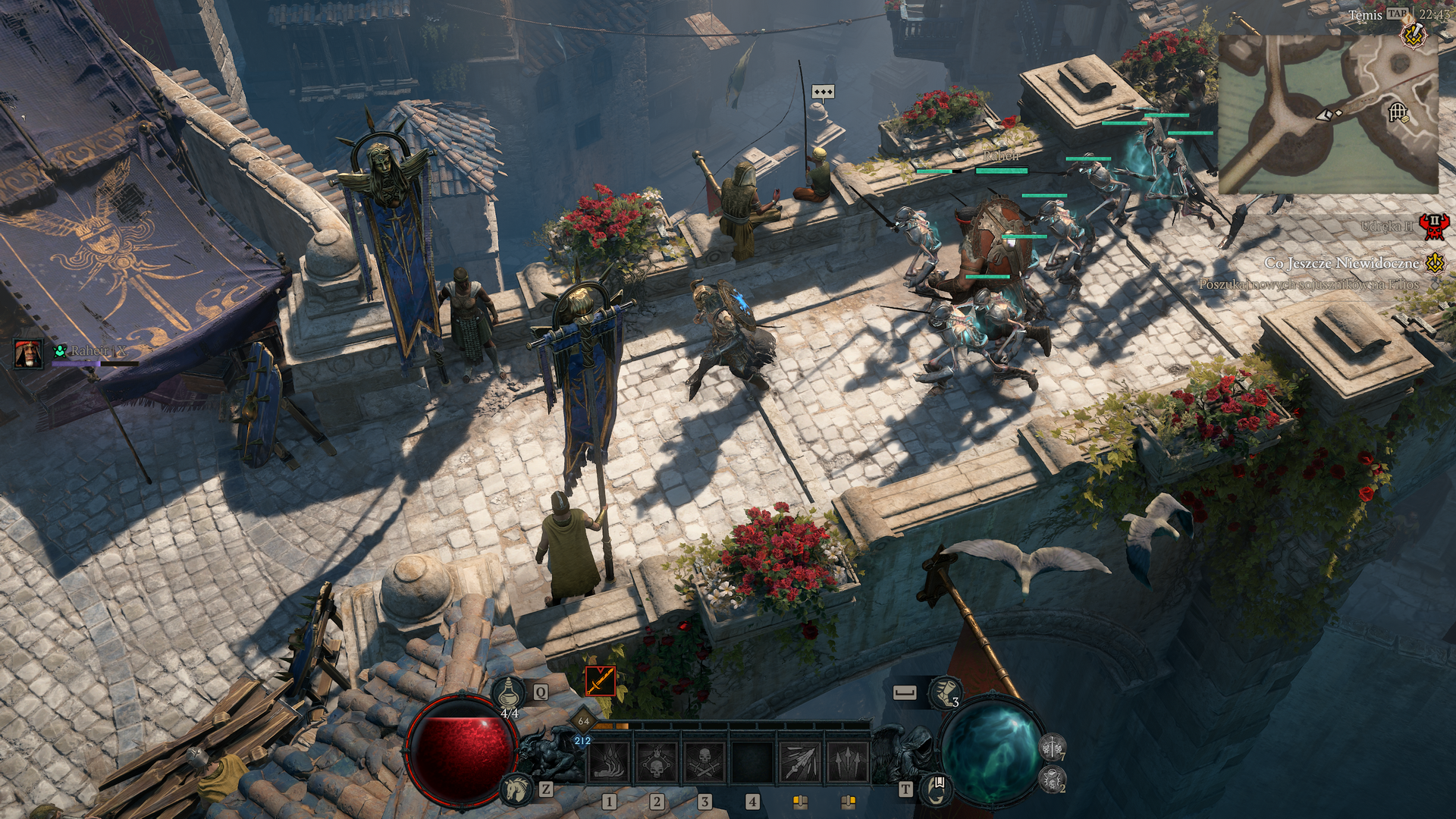
Task: Activate the skull and crossed swords skill
Action: (x=704, y=761)
